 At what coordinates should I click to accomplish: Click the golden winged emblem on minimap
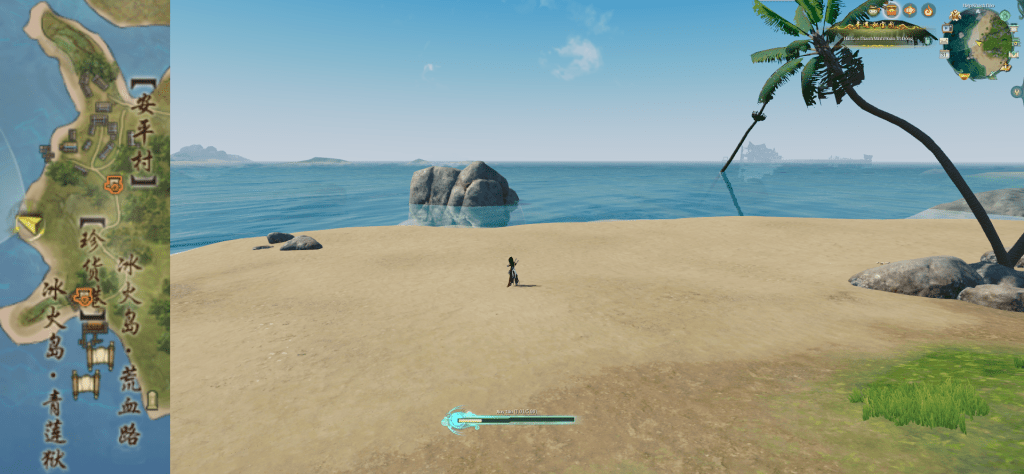pos(955,15)
